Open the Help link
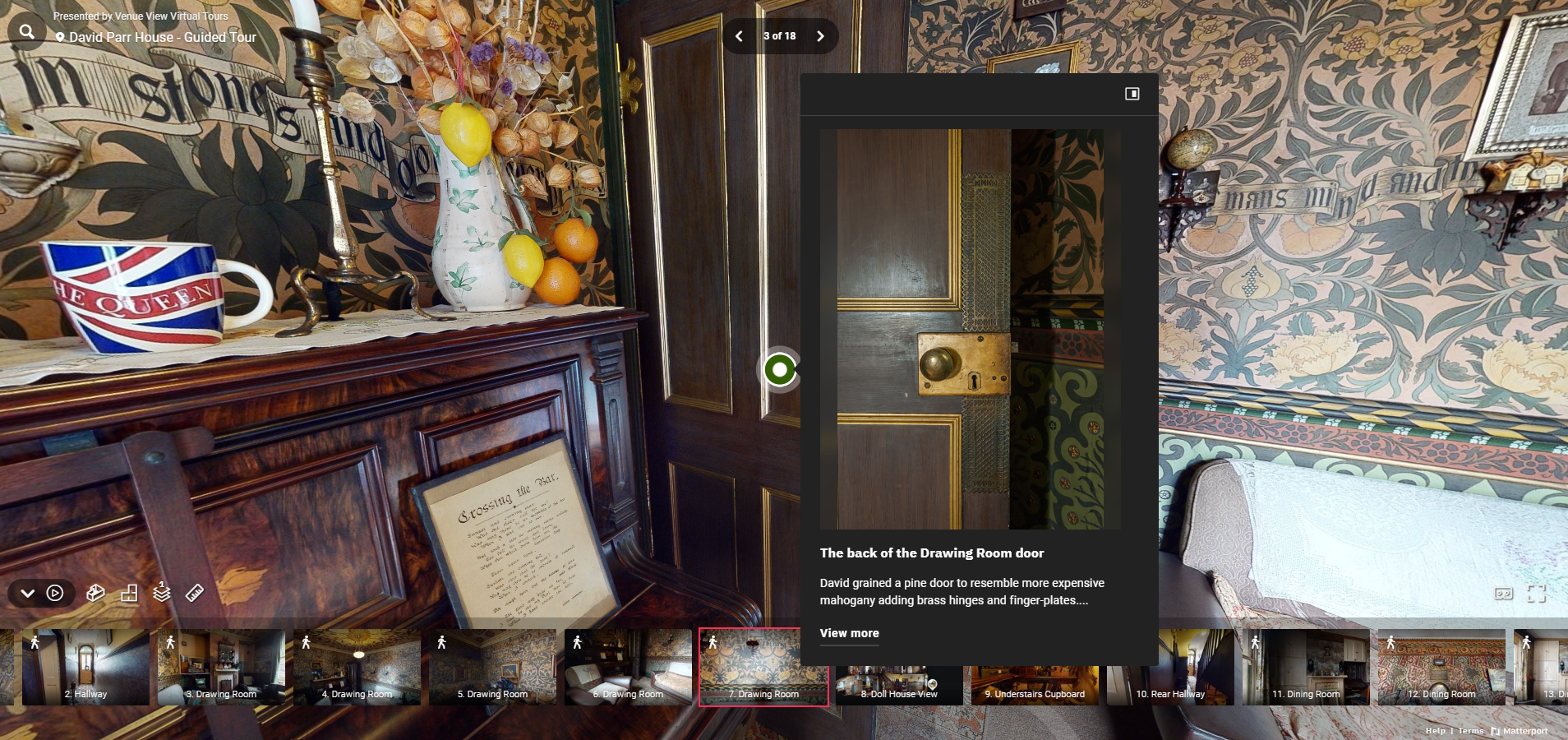 (1435, 731)
